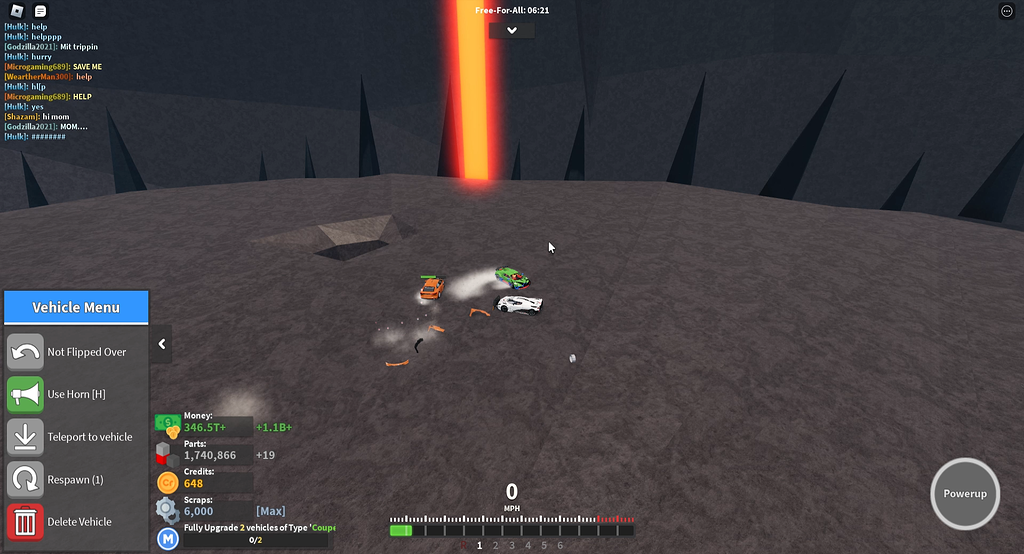Expand the Free-For-All dropdown arrow
Viewport: 1024px width, 554px height.
[x=512, y=30]
